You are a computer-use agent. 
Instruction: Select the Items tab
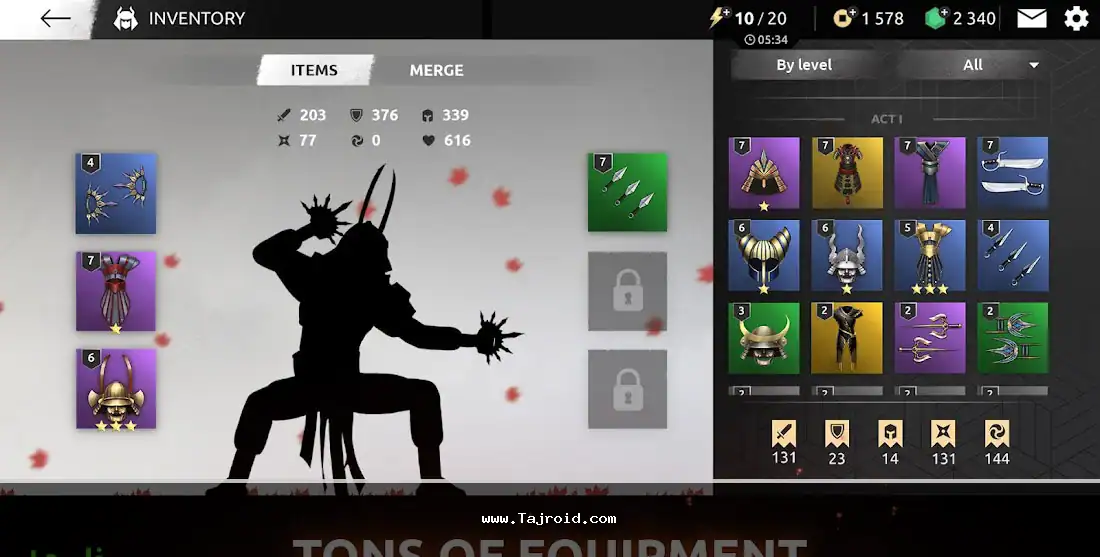click(314, 70)
